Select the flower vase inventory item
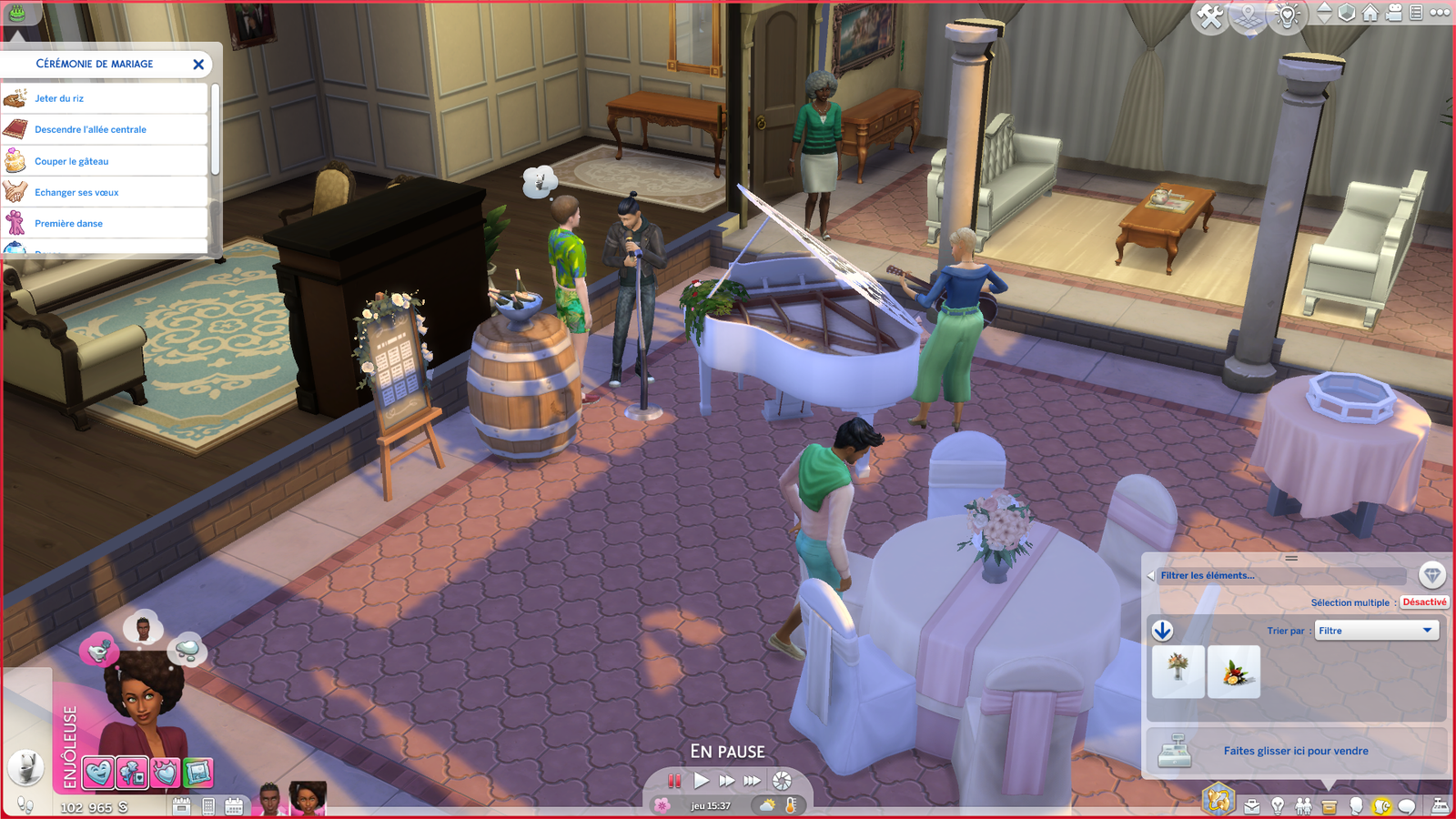The height and width of the screenshot is (819, 1456). [x=1178, y=672]
